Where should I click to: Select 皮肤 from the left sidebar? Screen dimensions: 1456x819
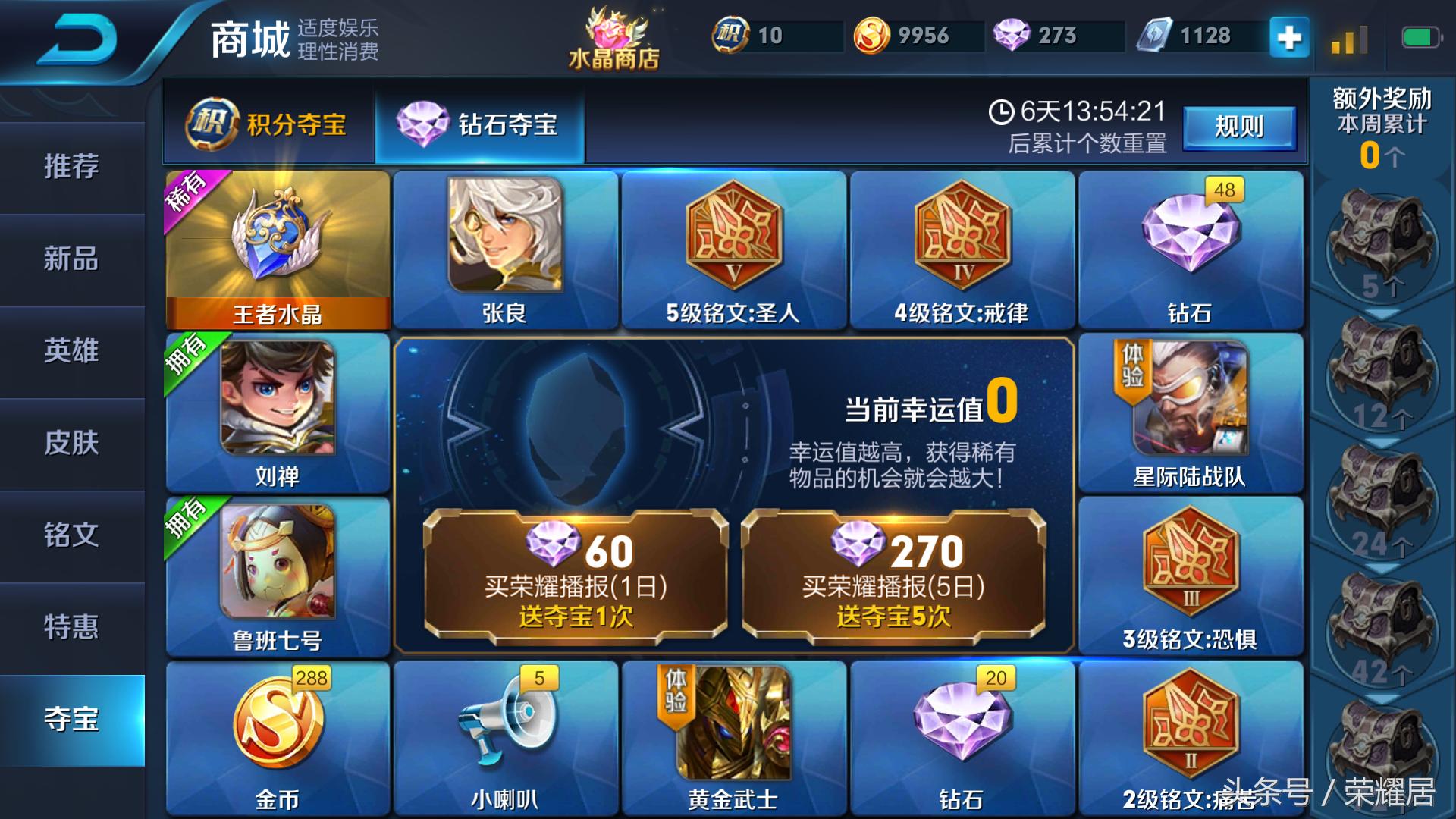point(72,445)
